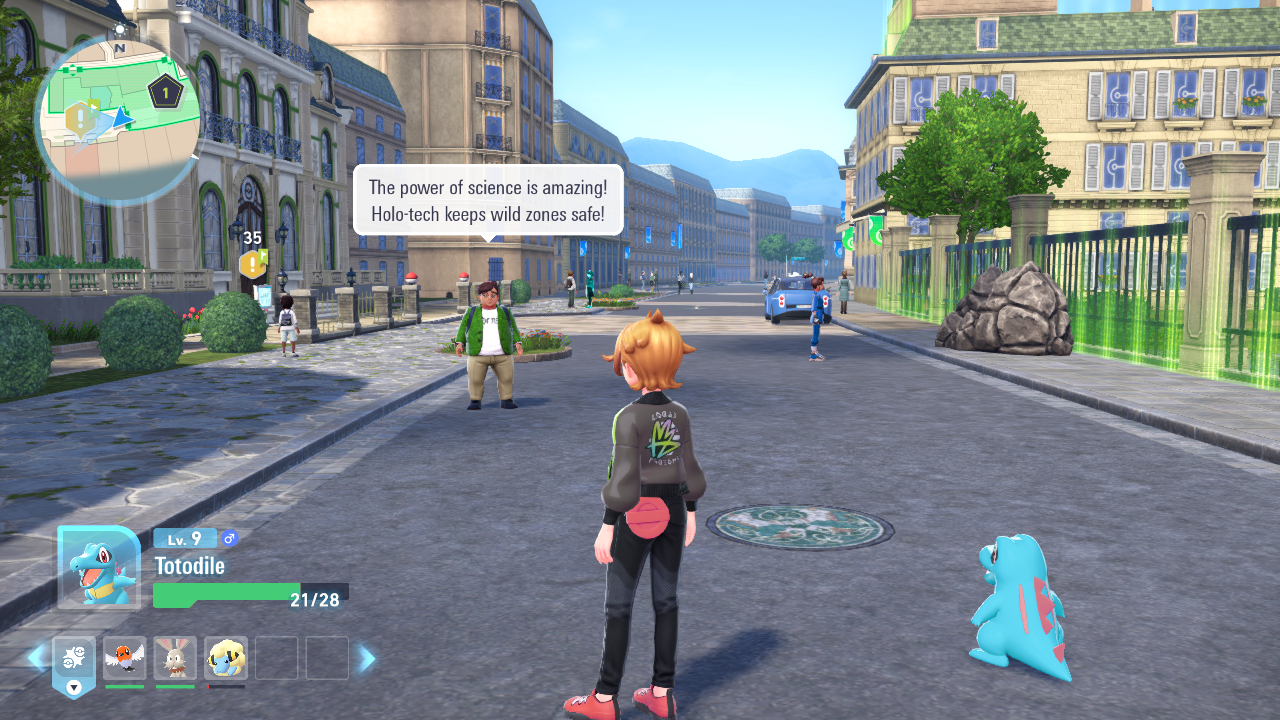Select the fainted Mareep party slot
Screen dimensions: 1280x720
pos(226,658)
